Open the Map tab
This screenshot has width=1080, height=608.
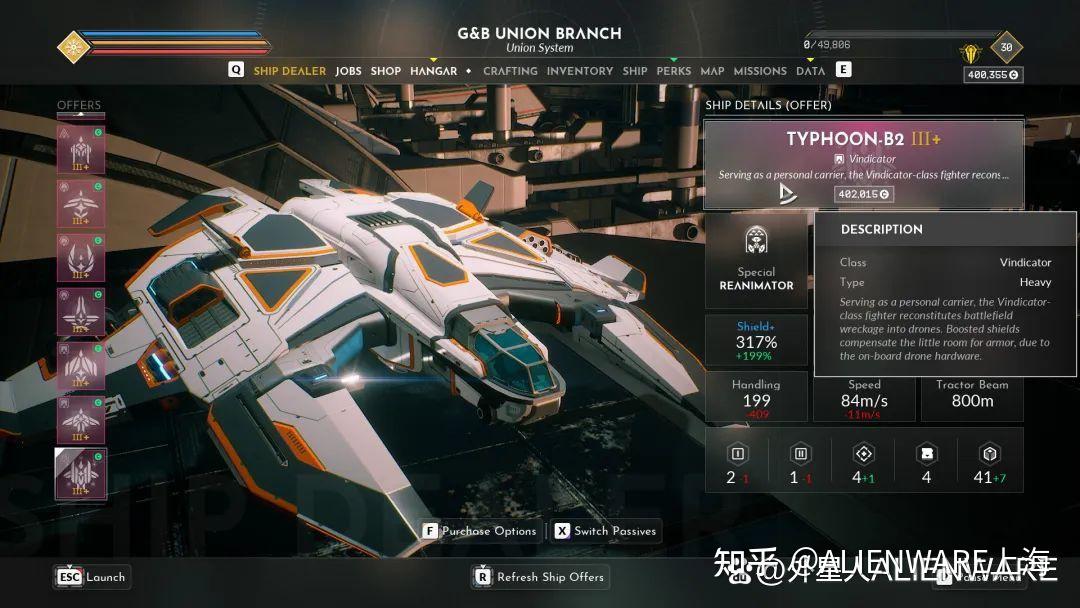click(712, 71)
